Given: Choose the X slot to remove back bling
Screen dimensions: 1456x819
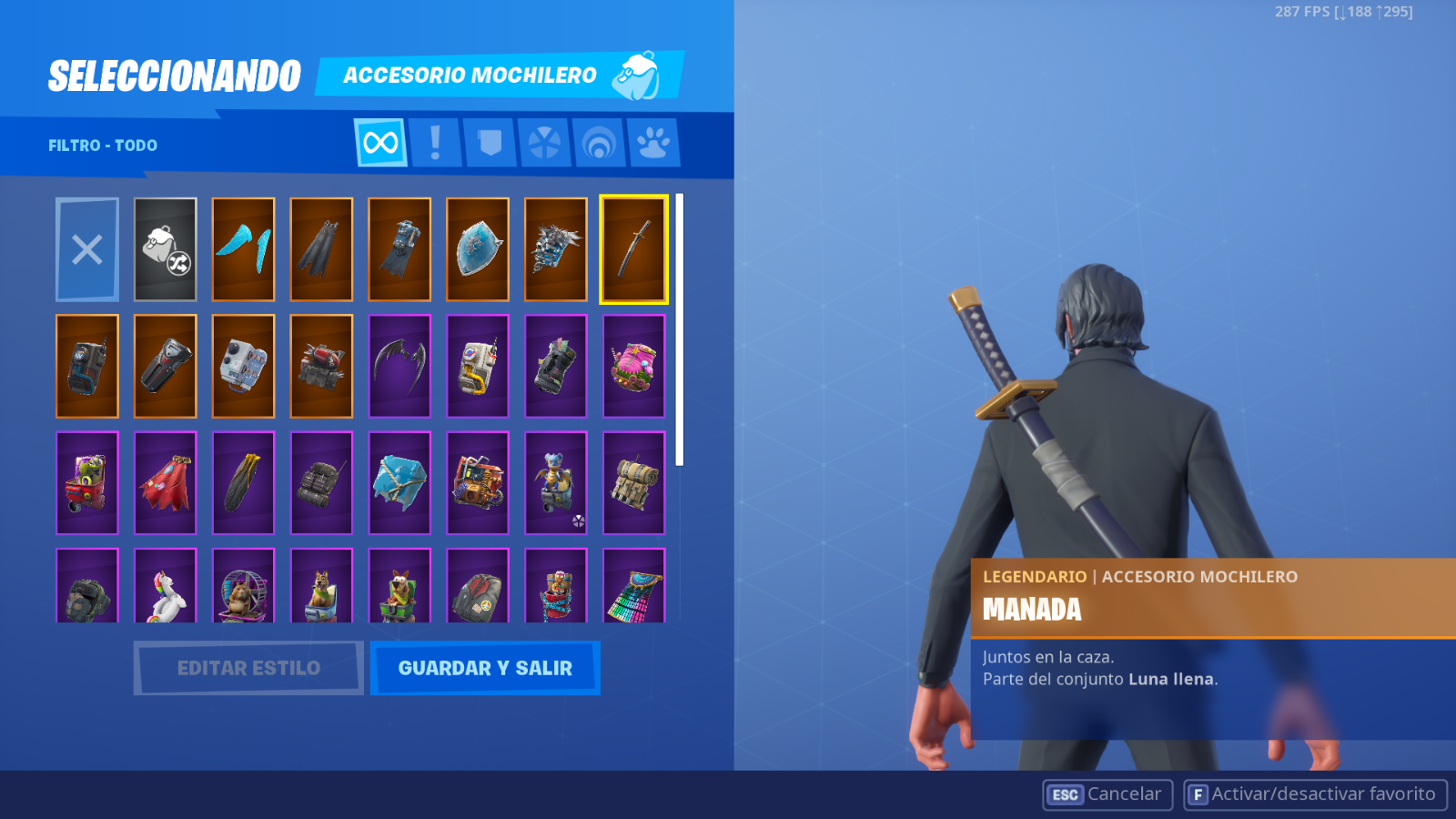Looking at the screenshot, I should [86, 249].
